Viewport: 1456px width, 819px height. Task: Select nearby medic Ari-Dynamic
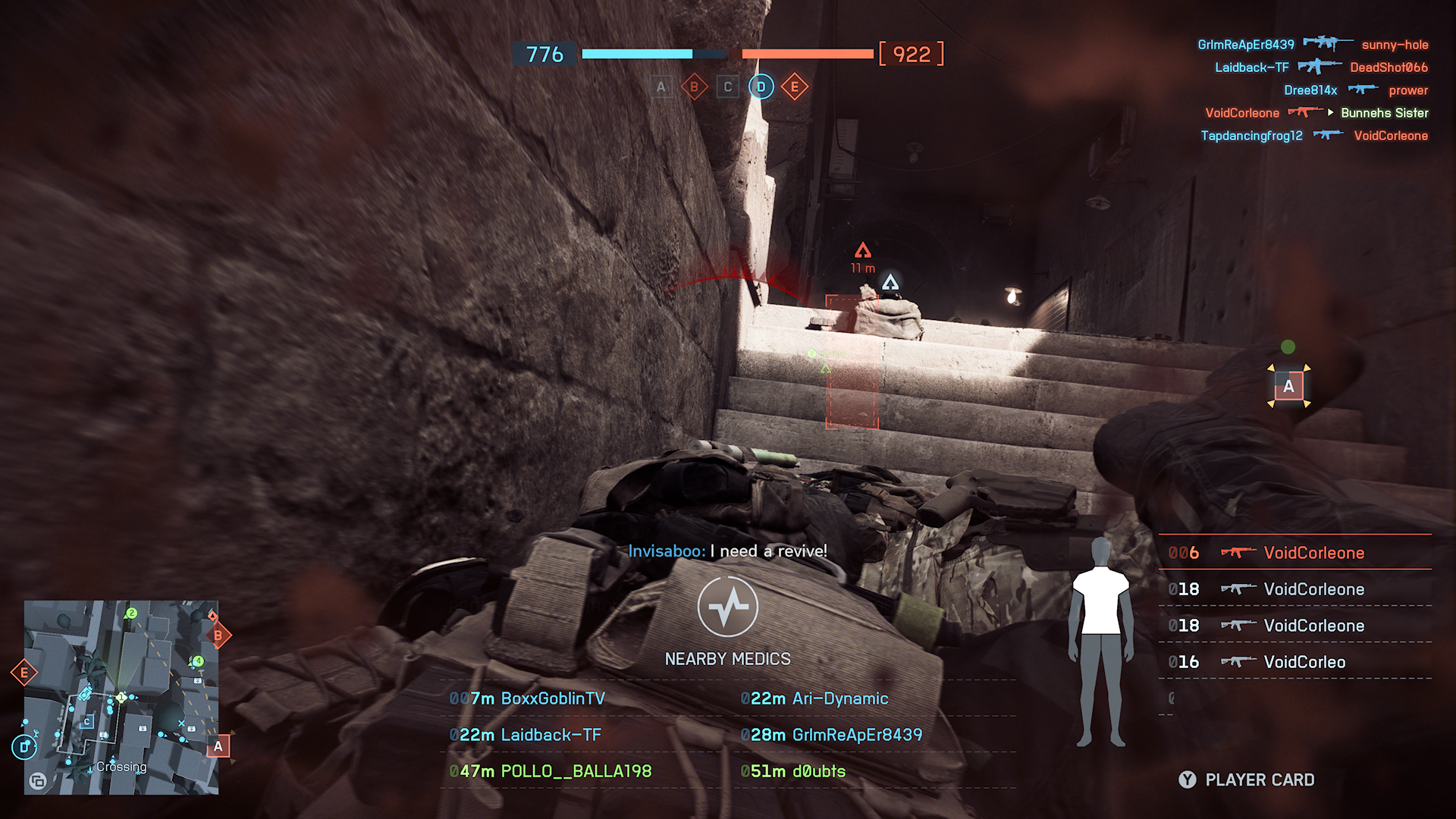814,698
